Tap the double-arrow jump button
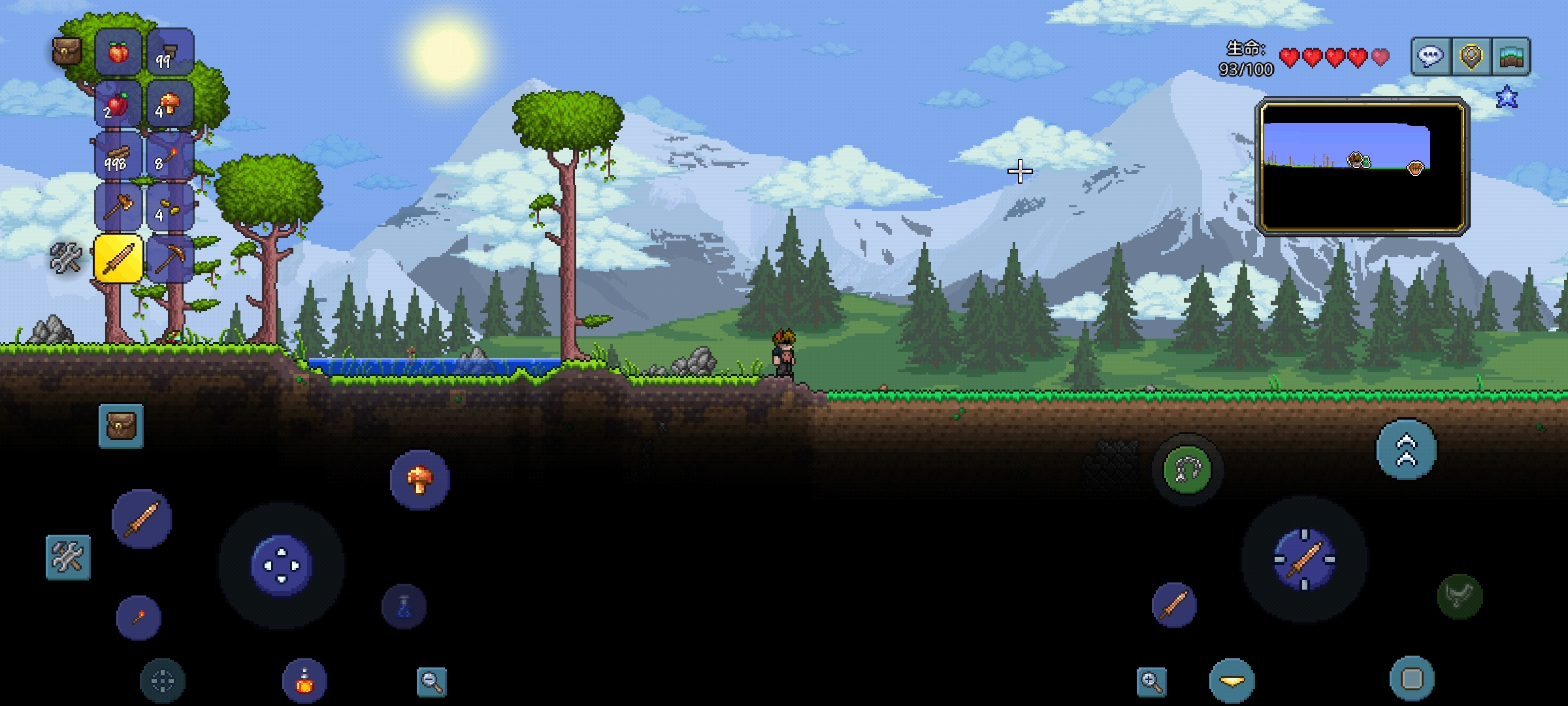Viewport: 1568px width, 706px height. point(1406,450)
